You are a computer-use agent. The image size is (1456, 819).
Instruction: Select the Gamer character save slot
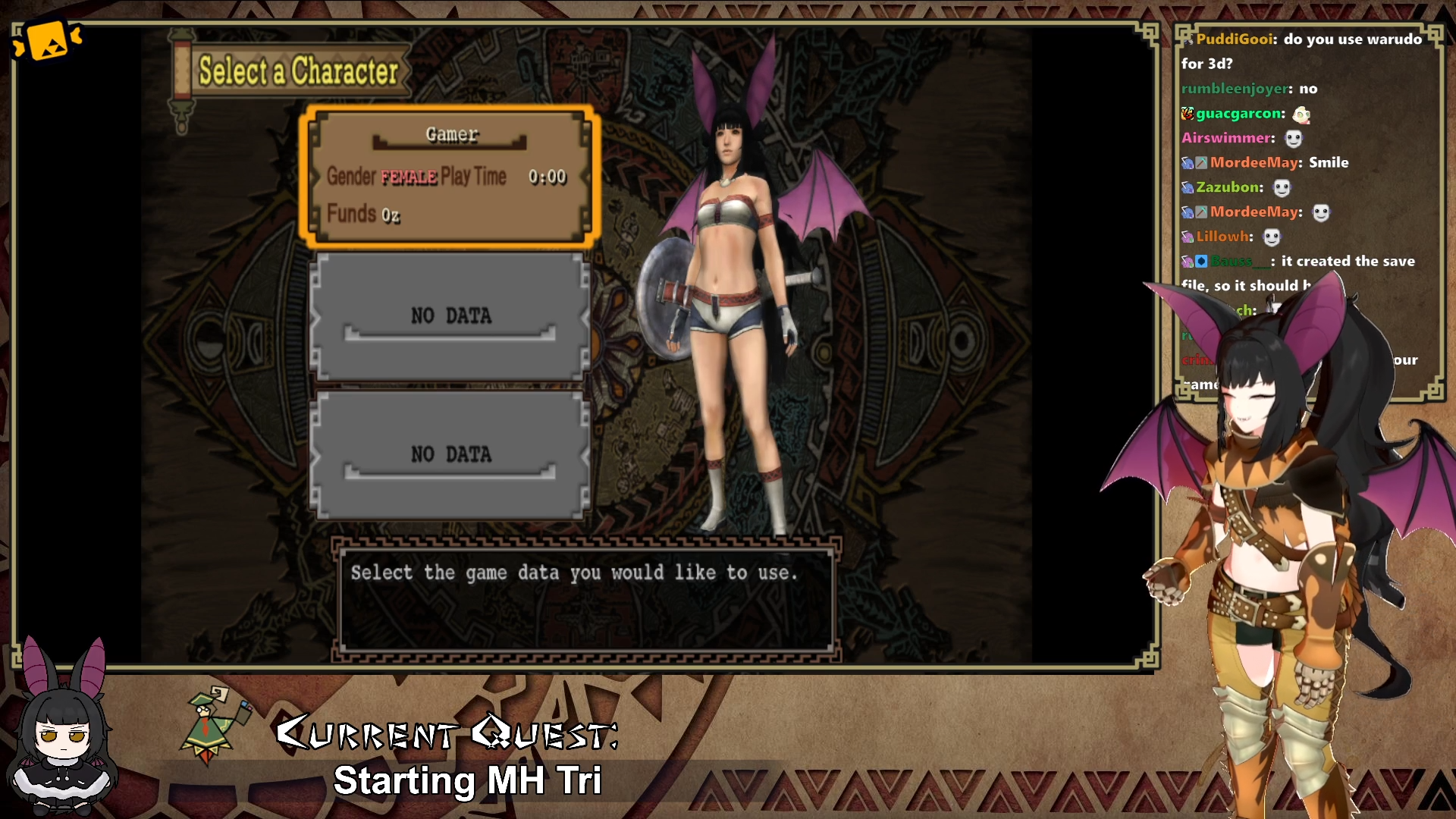[x=450, y=177]
